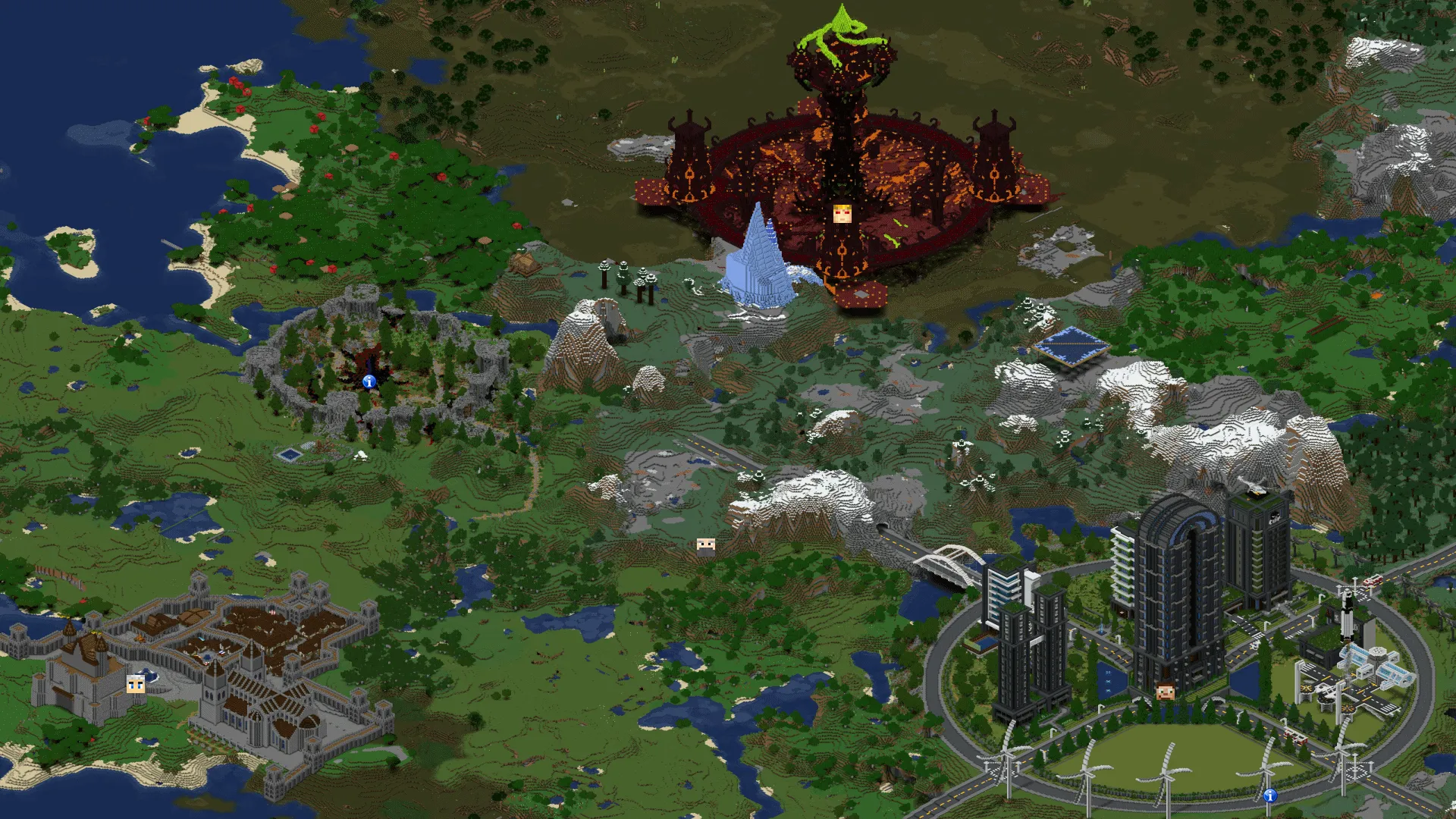The width and height of the screenshot is (1456, 819).
Task: Choose the brown-haired player head in the city
Action: click(1166, 690)
